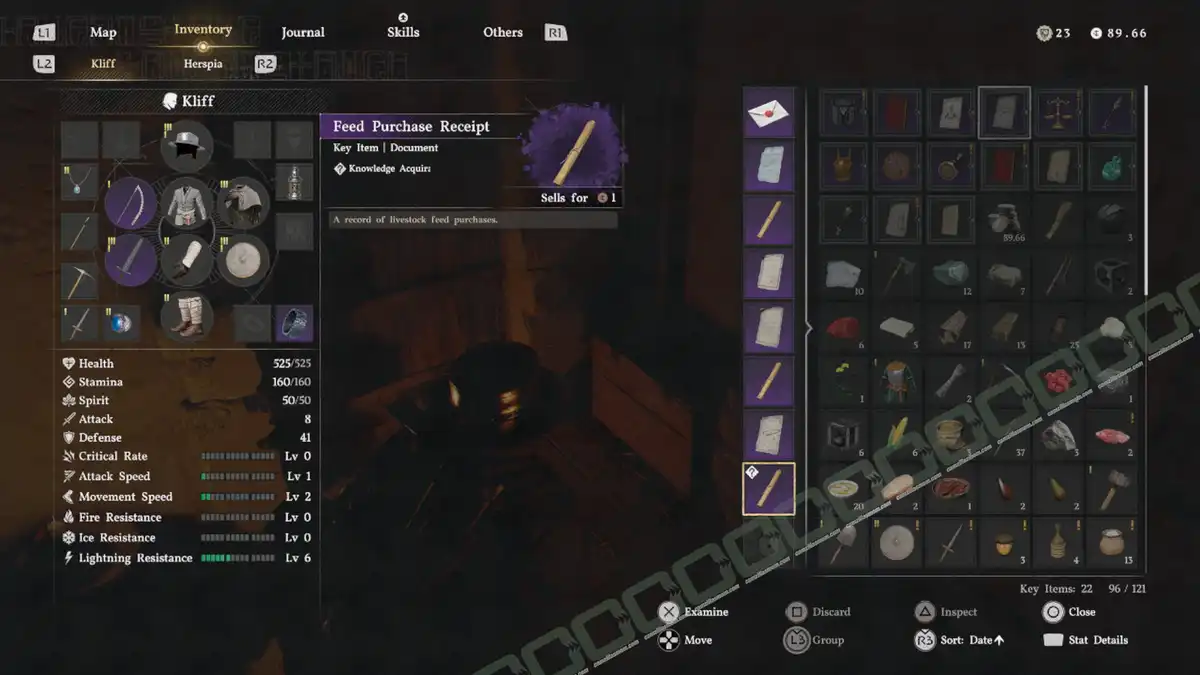This screenshot has height=675, width=1200.
Task: Select the red berries item
Action: click(1058, 381)
